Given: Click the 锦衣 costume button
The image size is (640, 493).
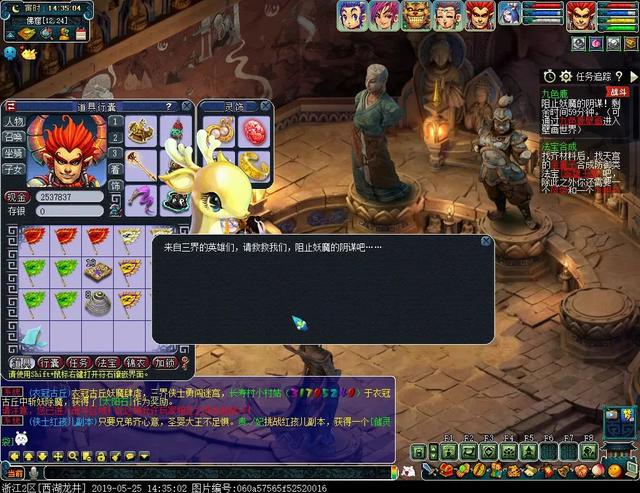Looking at the screenshot, I should pos(137,363).
